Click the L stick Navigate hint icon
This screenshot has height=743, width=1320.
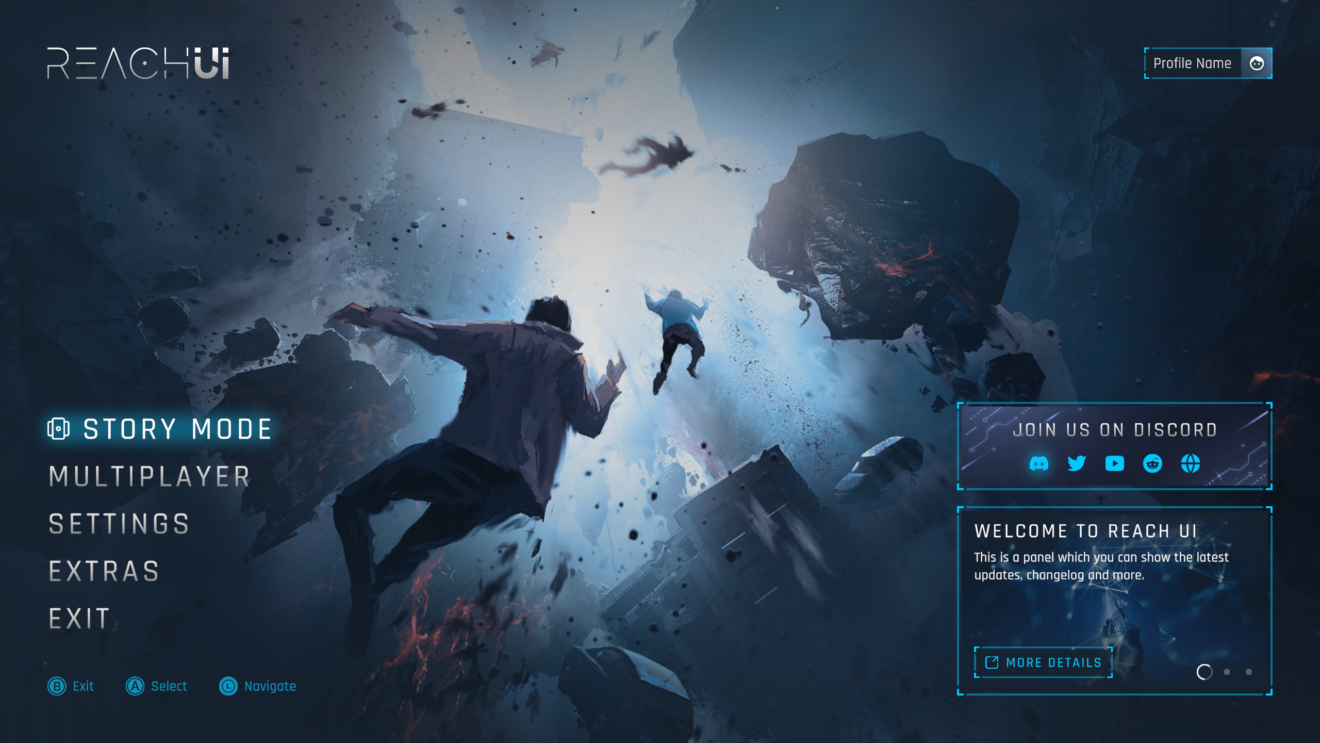point(228,686)
